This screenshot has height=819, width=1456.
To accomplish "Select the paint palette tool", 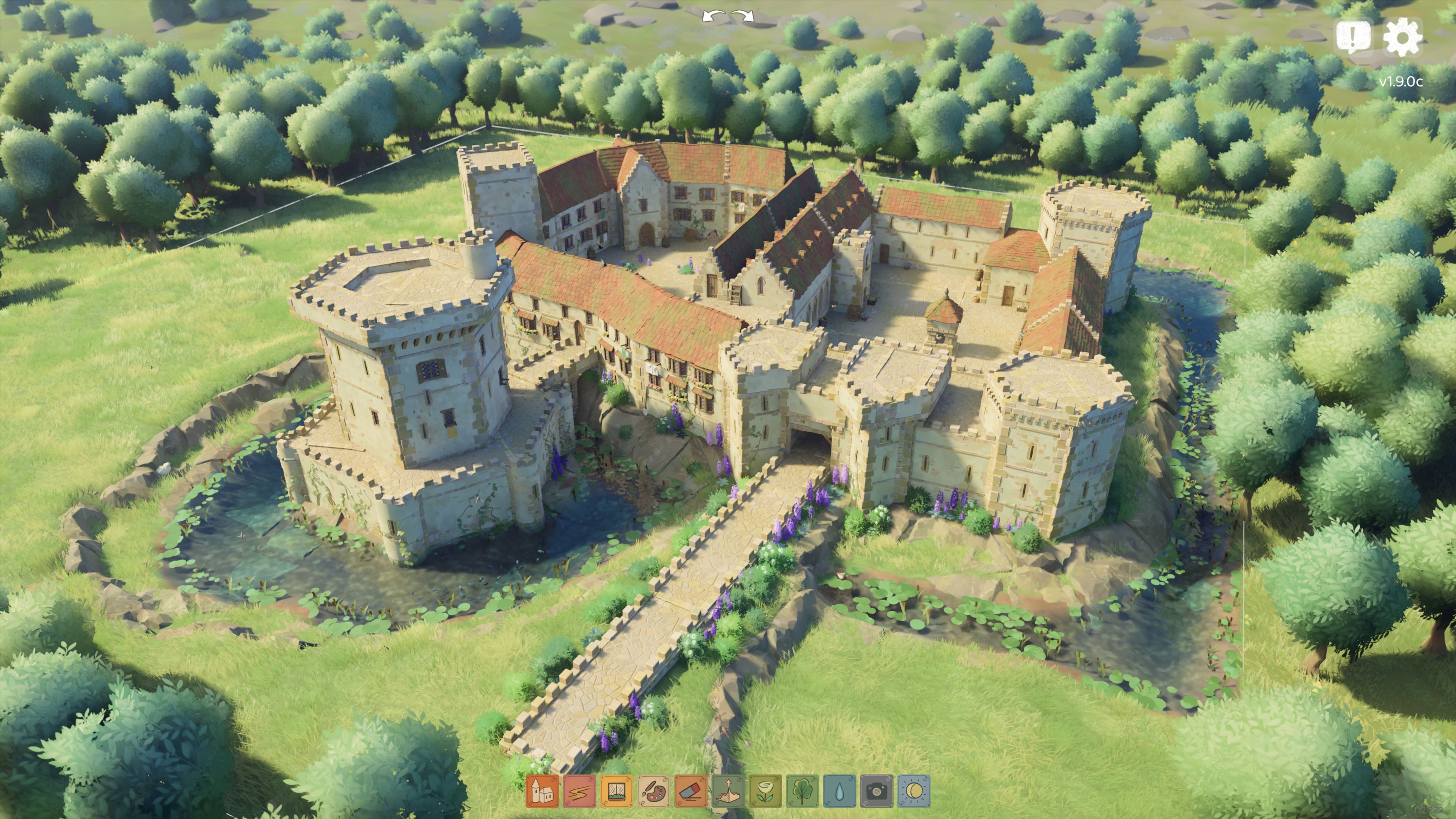I will coord(653,790).
